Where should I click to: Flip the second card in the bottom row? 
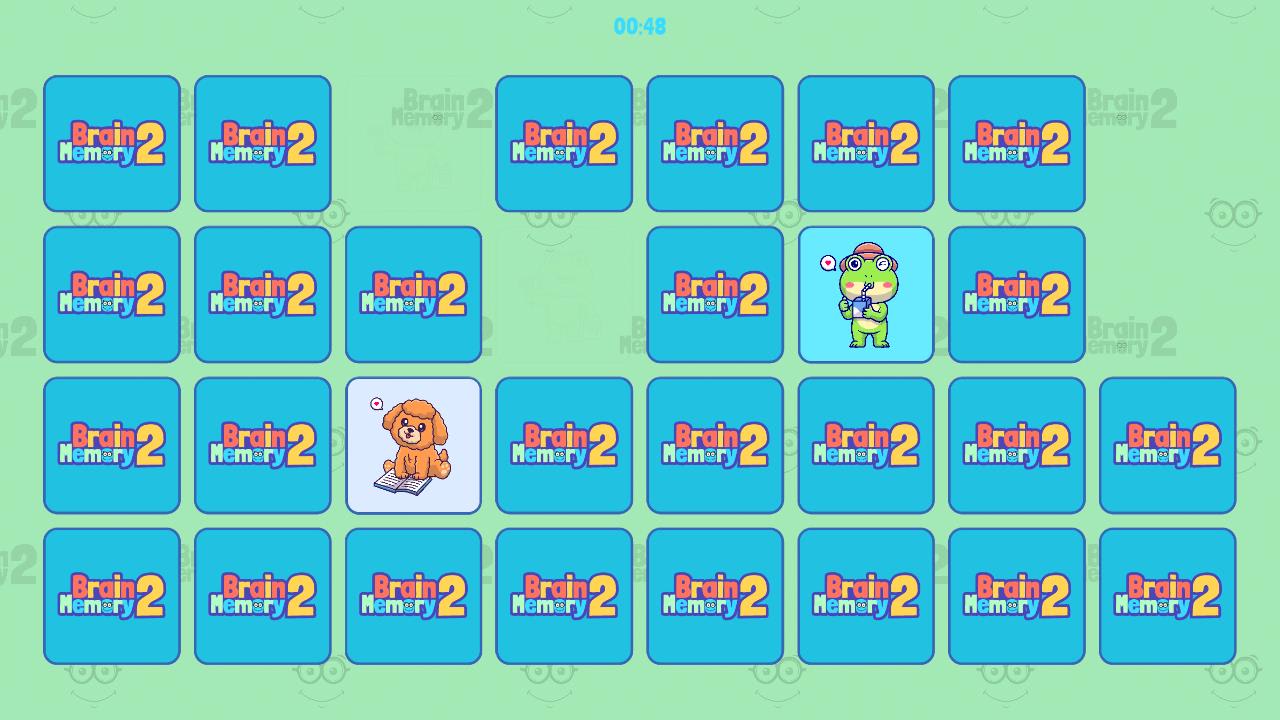[x=262, y=595]
